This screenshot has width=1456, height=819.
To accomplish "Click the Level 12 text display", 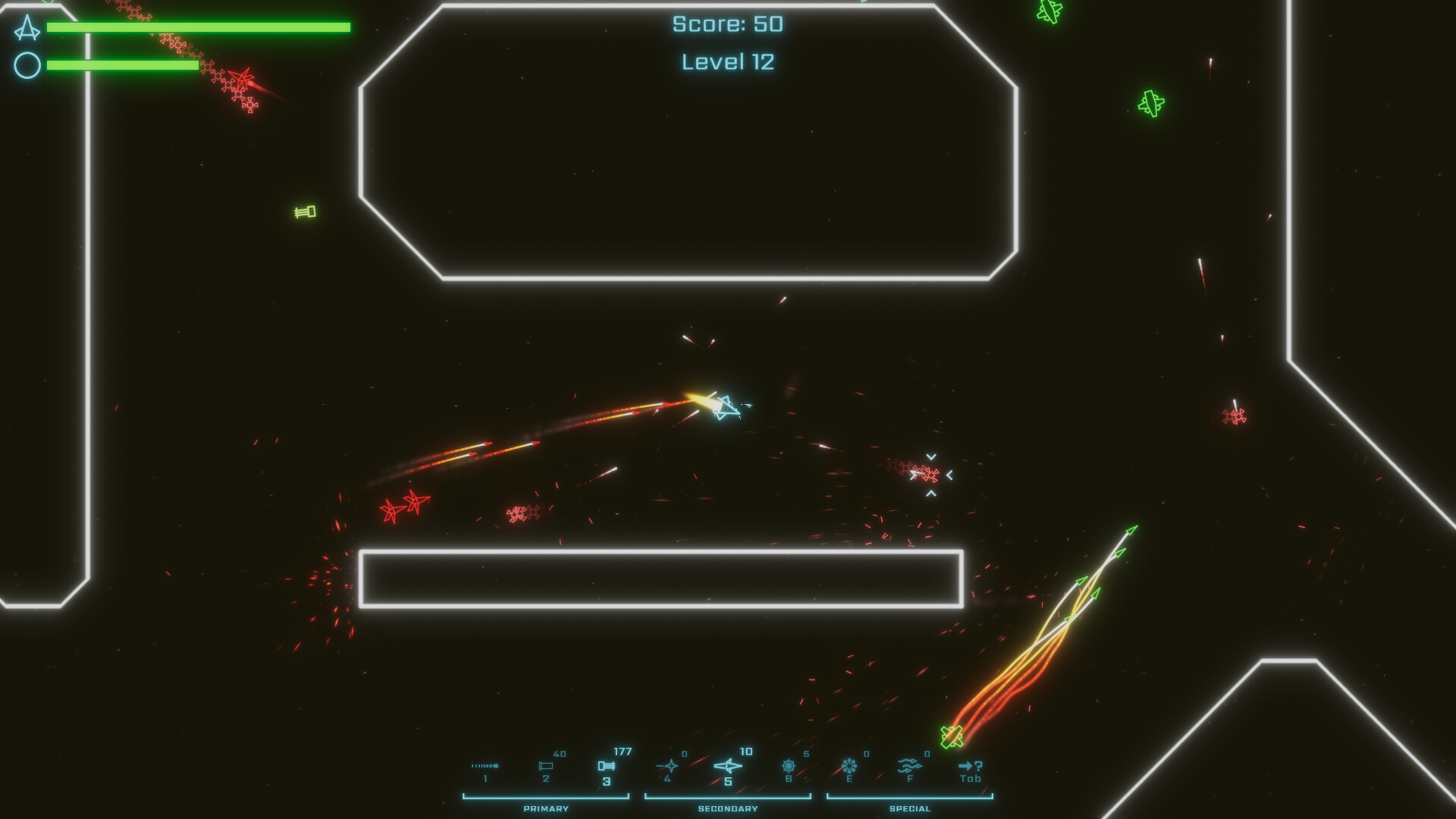I will (727, 61).
